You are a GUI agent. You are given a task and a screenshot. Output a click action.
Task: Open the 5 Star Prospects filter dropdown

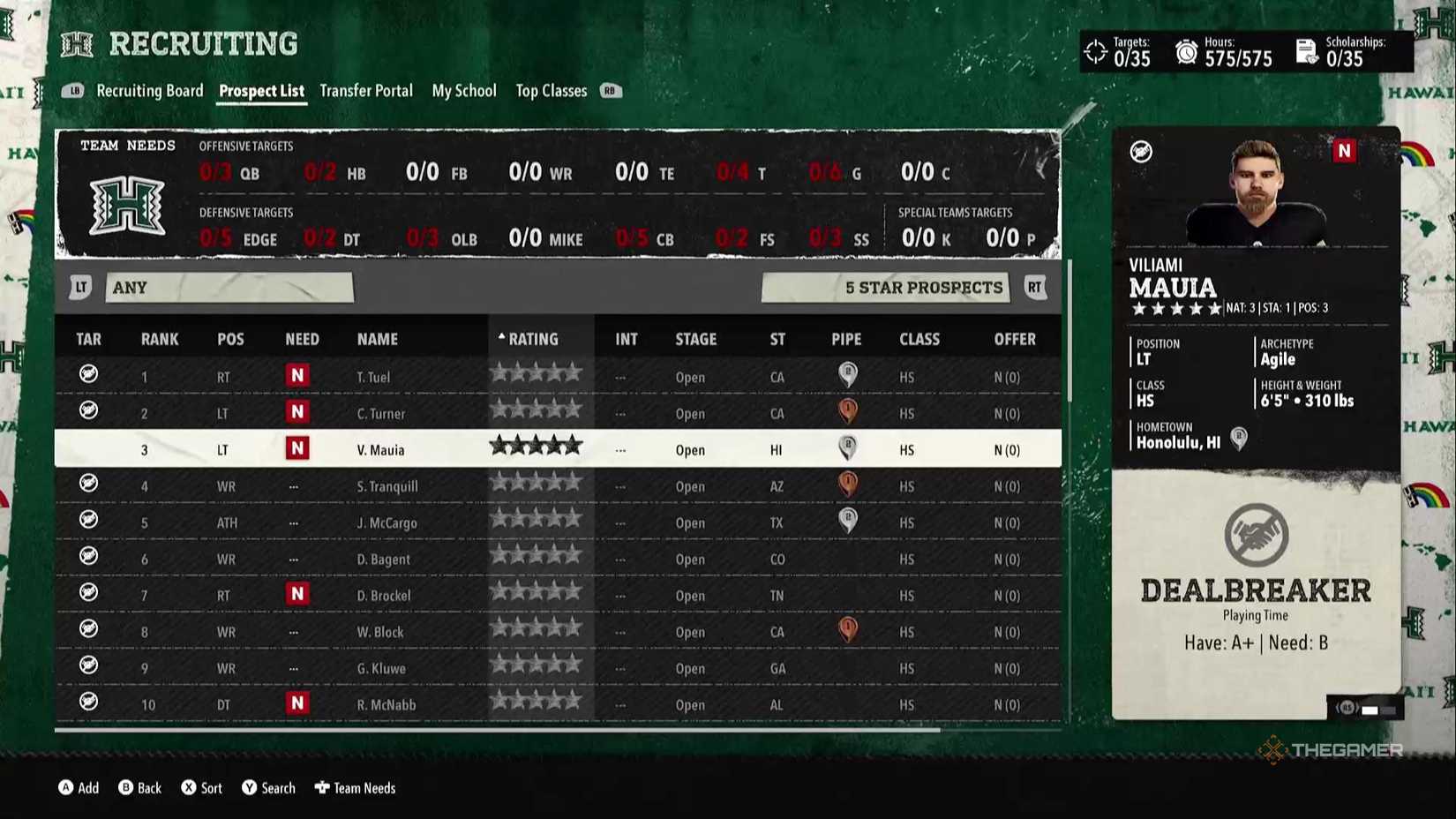point(886,287)
